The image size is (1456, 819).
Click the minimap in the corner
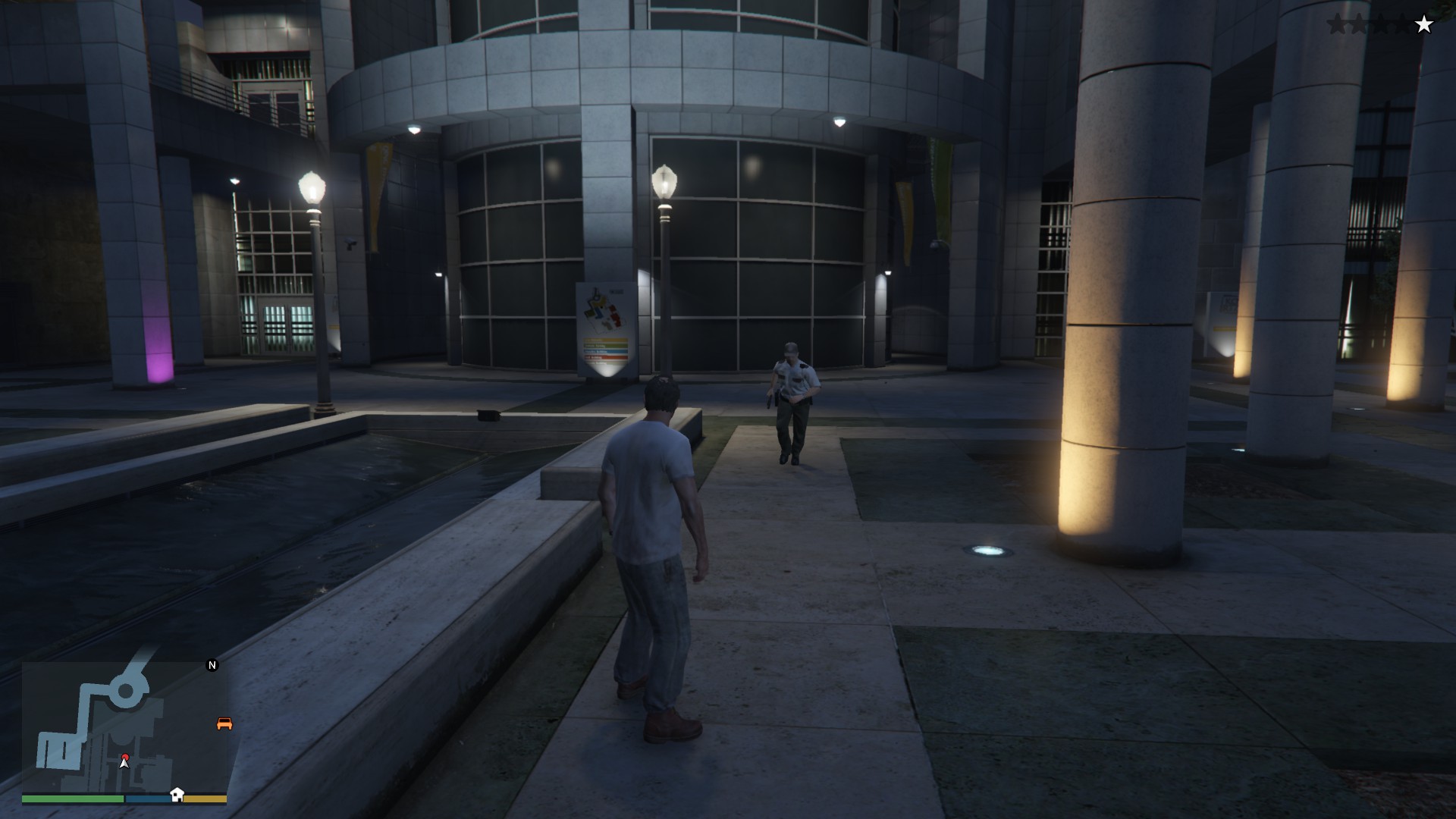tap(124, 726)
